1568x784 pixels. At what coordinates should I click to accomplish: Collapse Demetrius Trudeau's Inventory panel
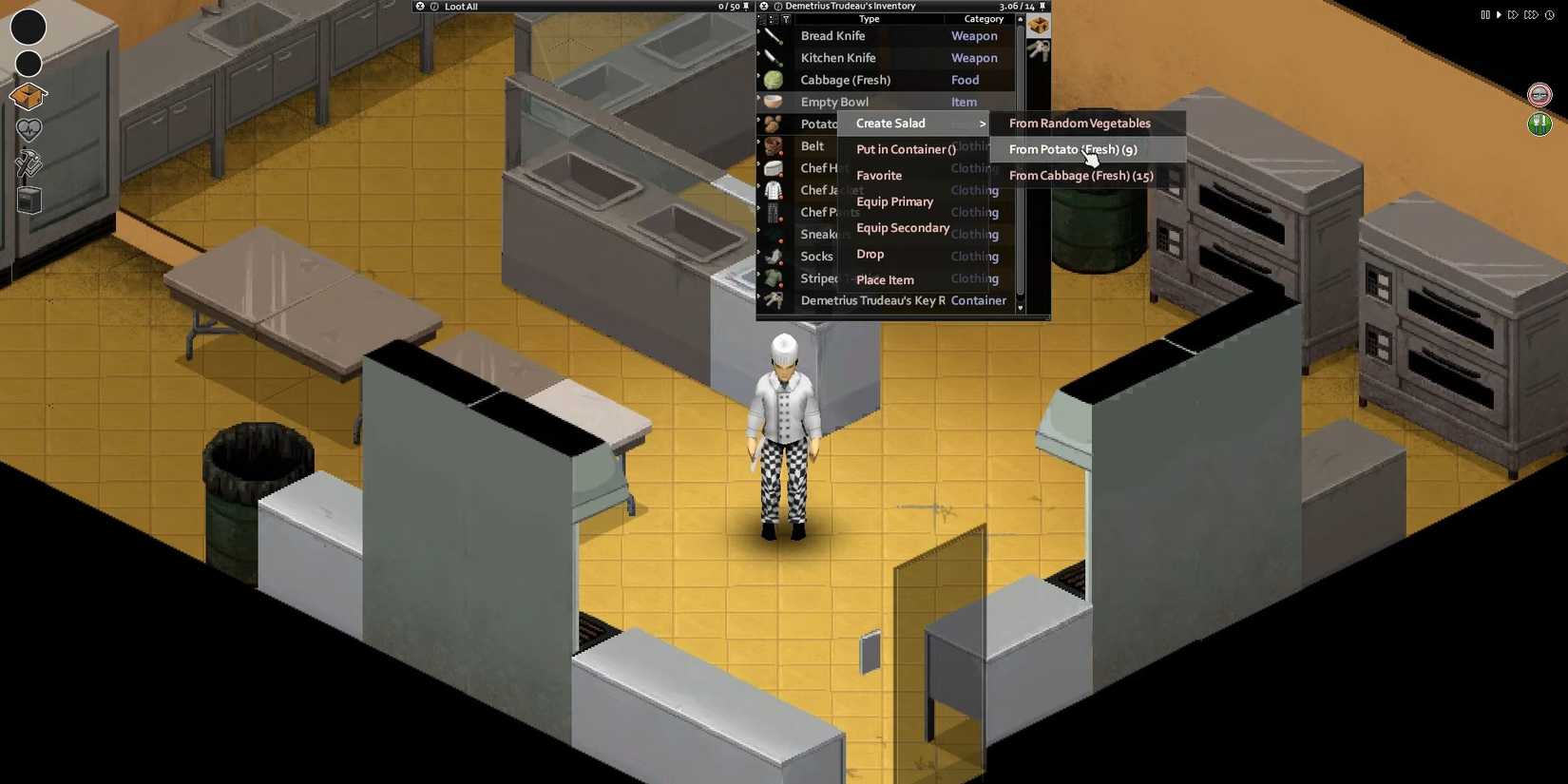(764, 7)
